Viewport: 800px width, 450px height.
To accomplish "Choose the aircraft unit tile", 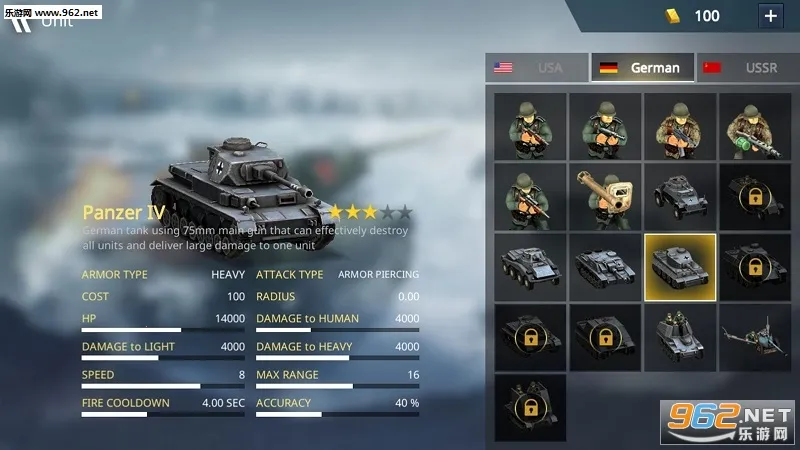I will pos(754,338).
